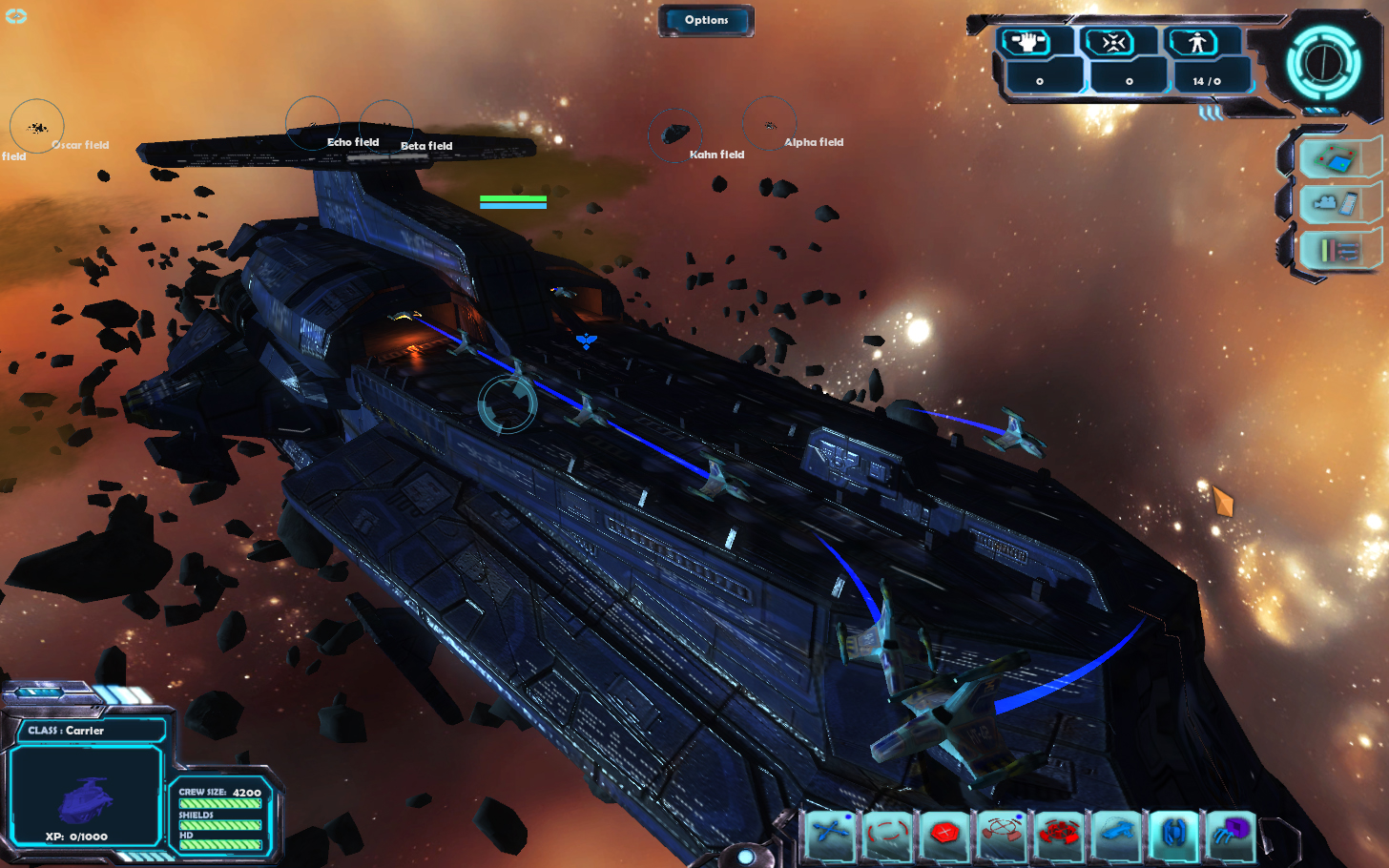Viewport: 1389px width, 868px height.
Task: Click the red hexagon stop command
Action: 944,833
